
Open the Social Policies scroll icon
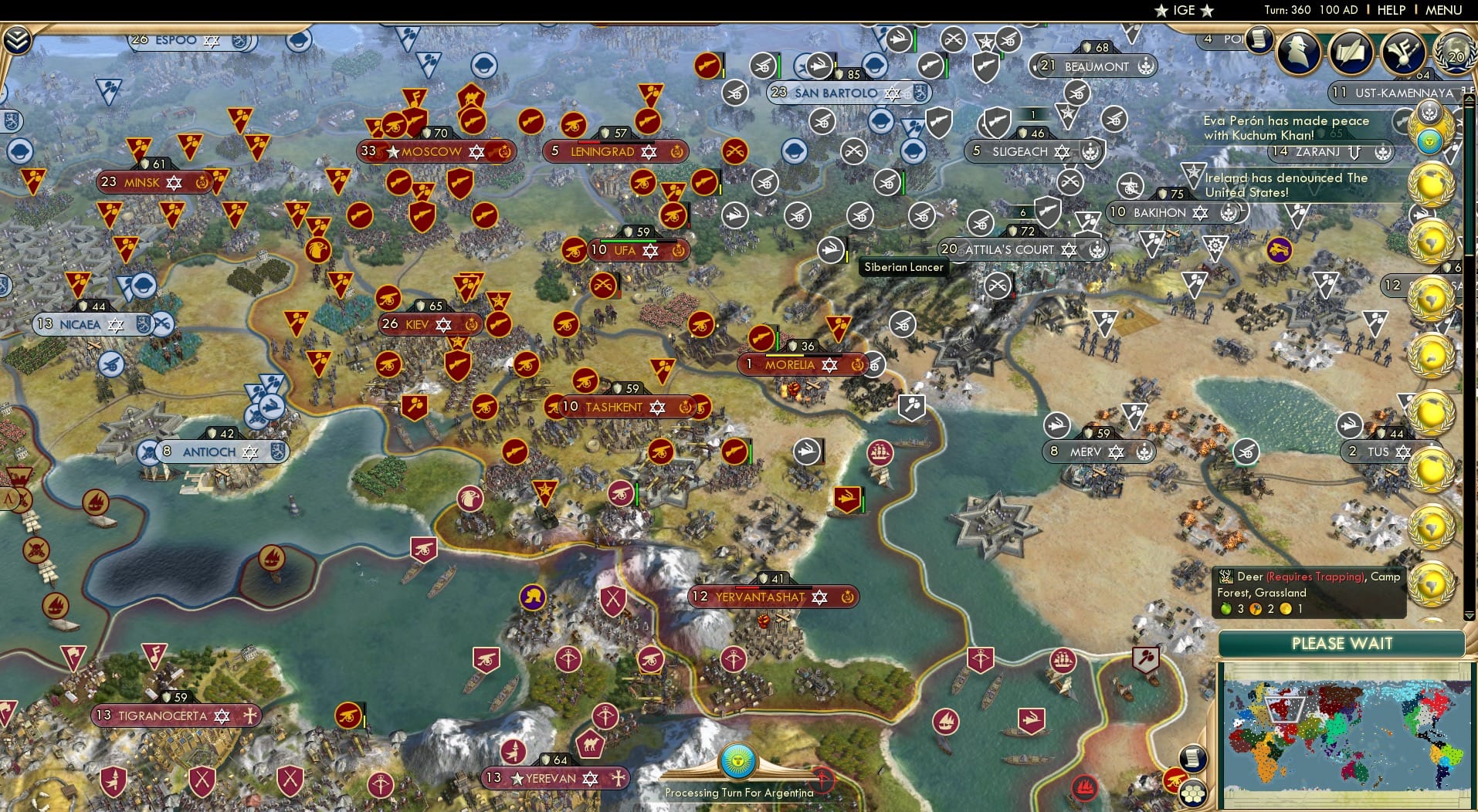pos(1349,52)
